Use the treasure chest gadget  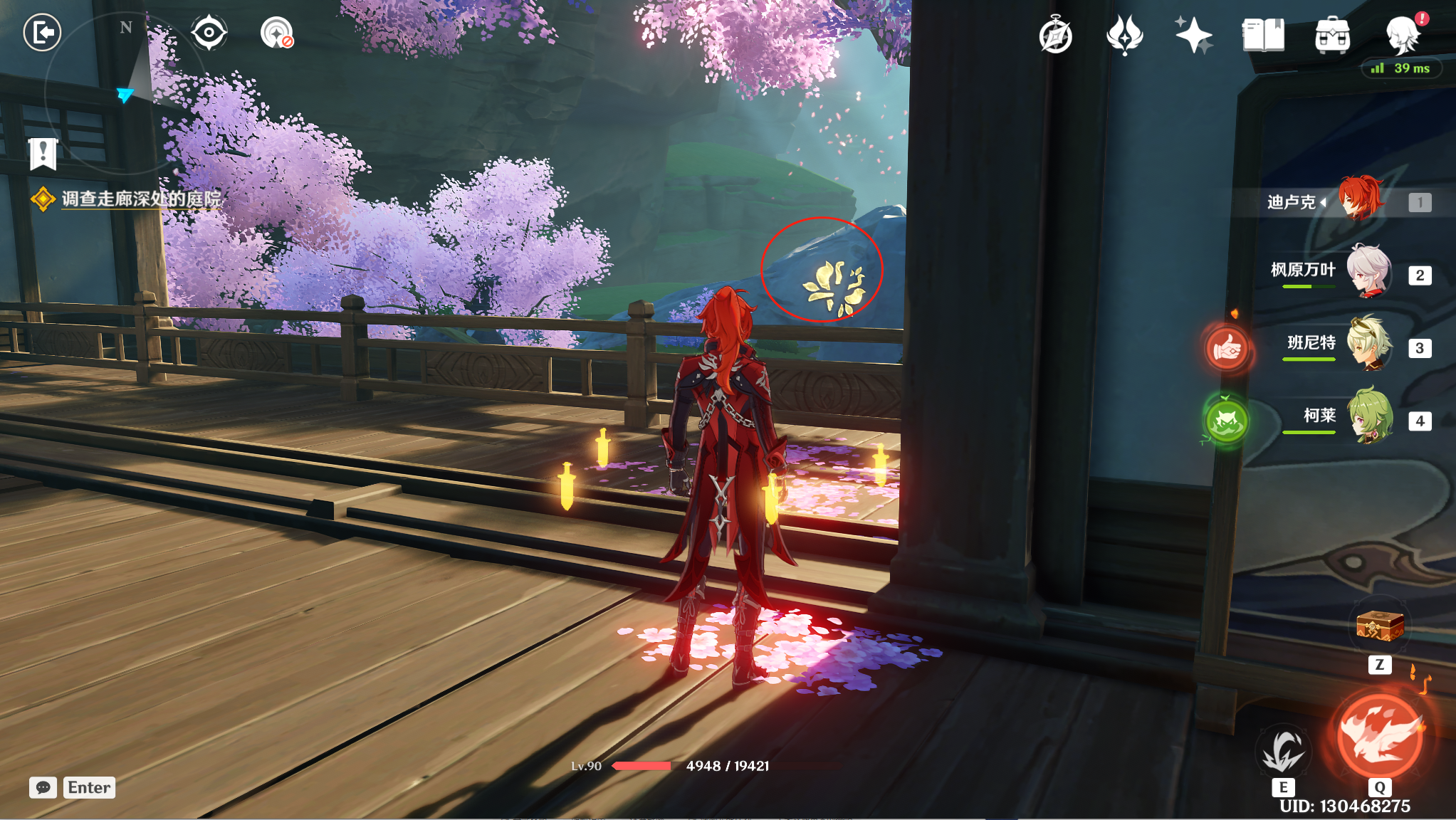point(1380,626)
